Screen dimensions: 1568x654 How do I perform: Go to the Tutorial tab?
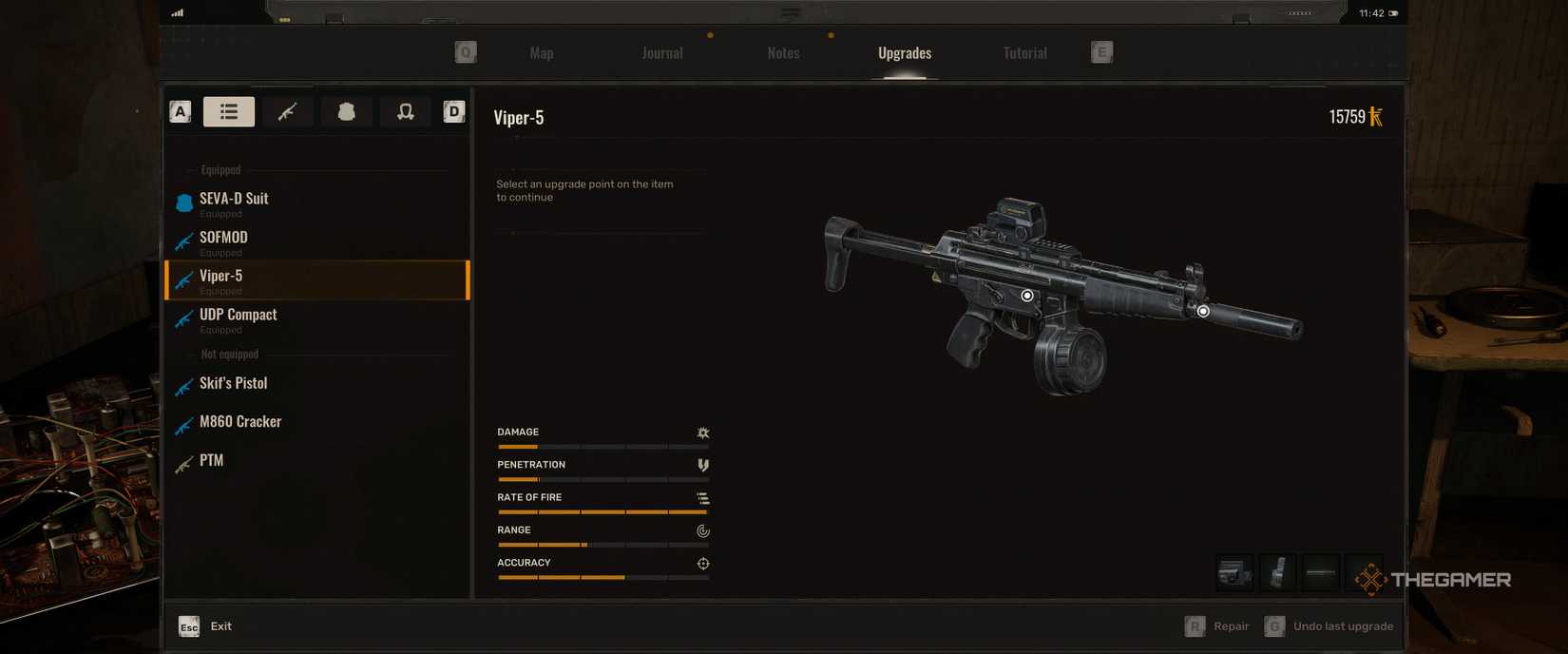point(1024,53)
